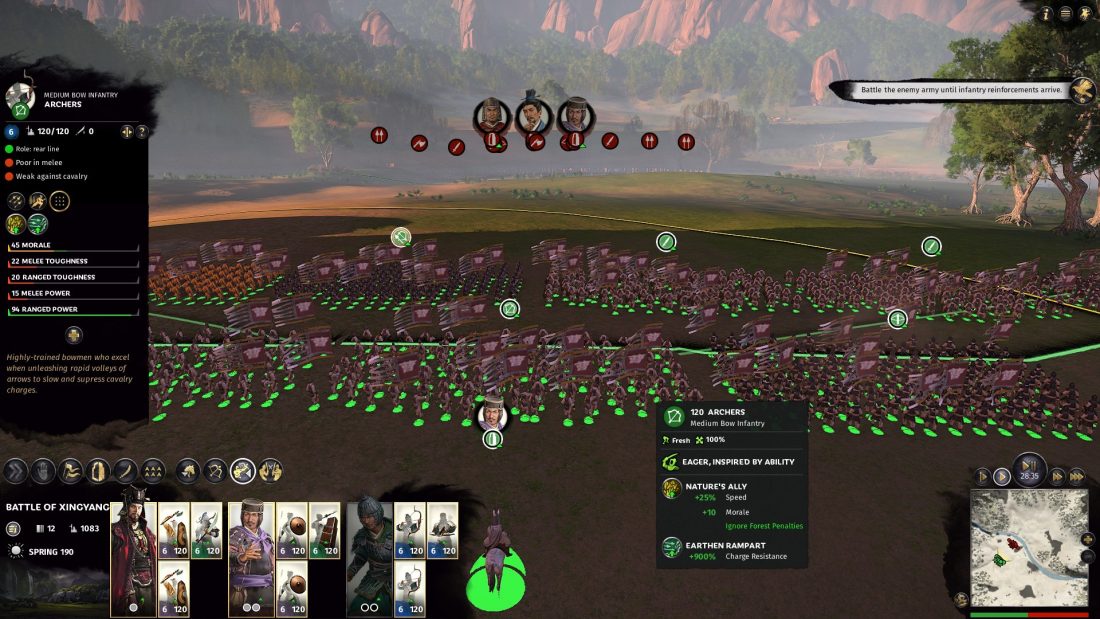This screenshot has height=619, width=1100.
Task: Toggle fire-at-will bow icon
Action: pyautogui.click(x=214, y=471)
